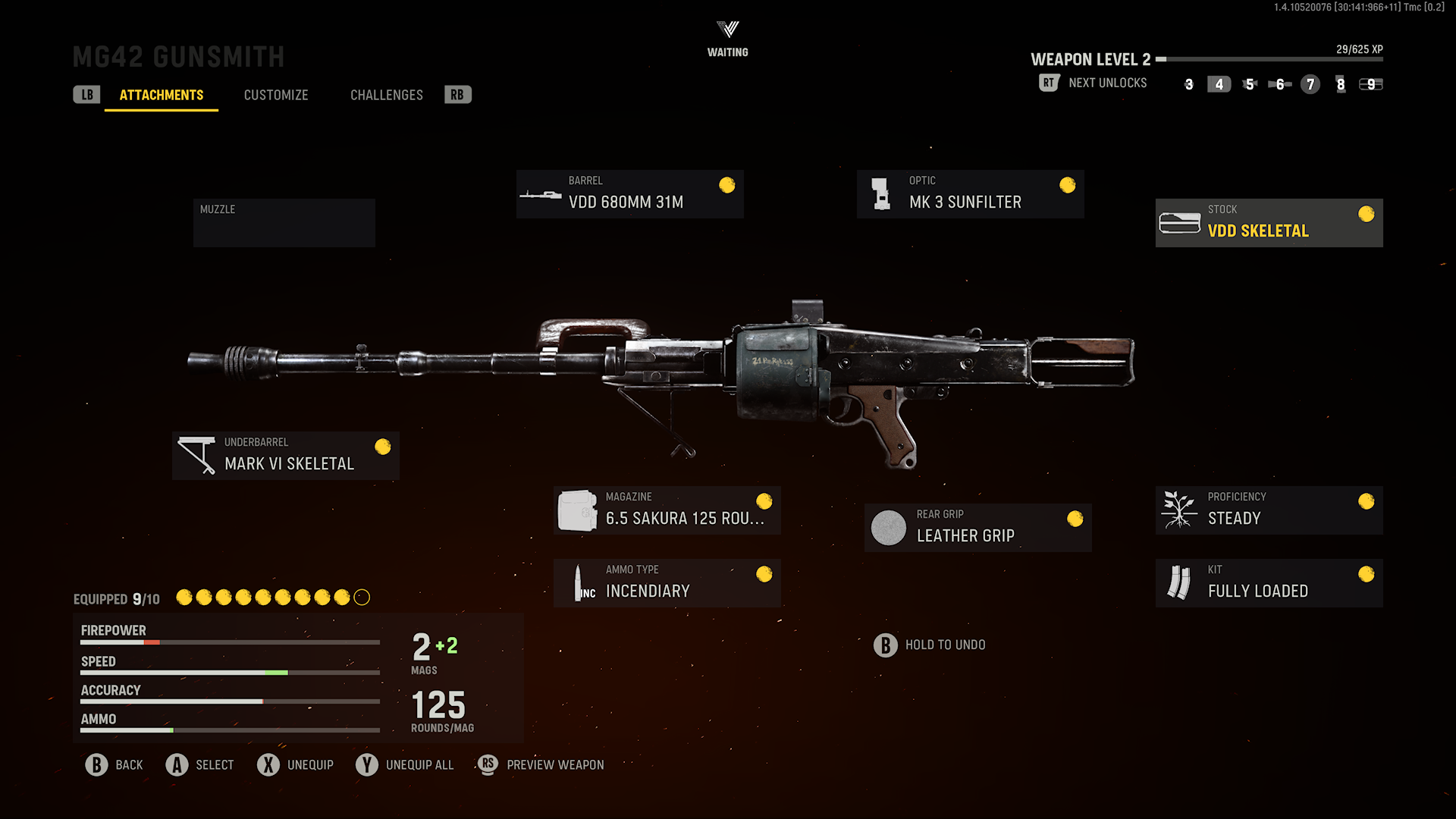Click the weapon level XP progress bar
Screen dimensions: 1456x819
(x=1272, y=59)
